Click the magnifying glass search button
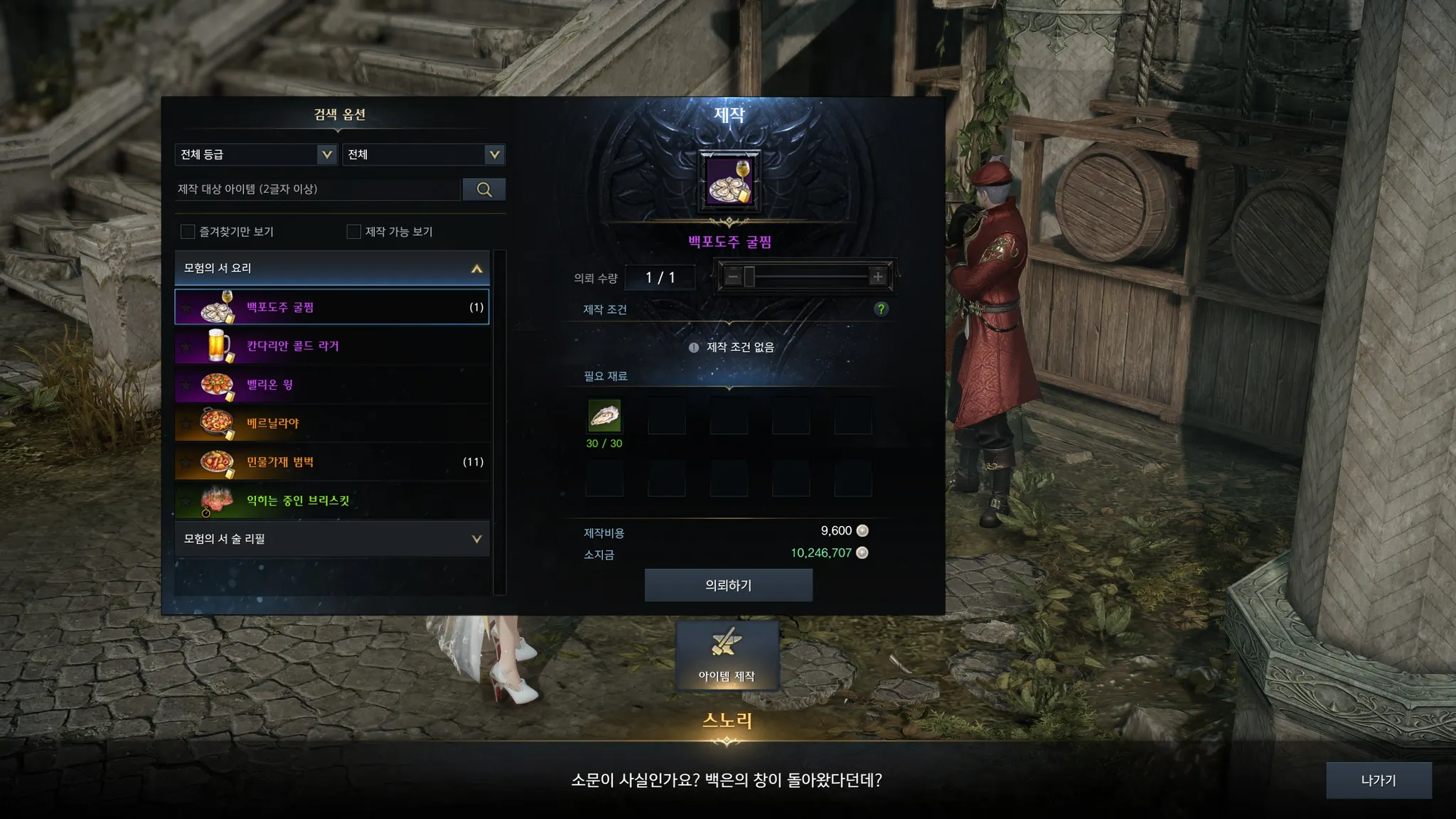The width and height of the screenshot is (1456, 819). point(484,189)
